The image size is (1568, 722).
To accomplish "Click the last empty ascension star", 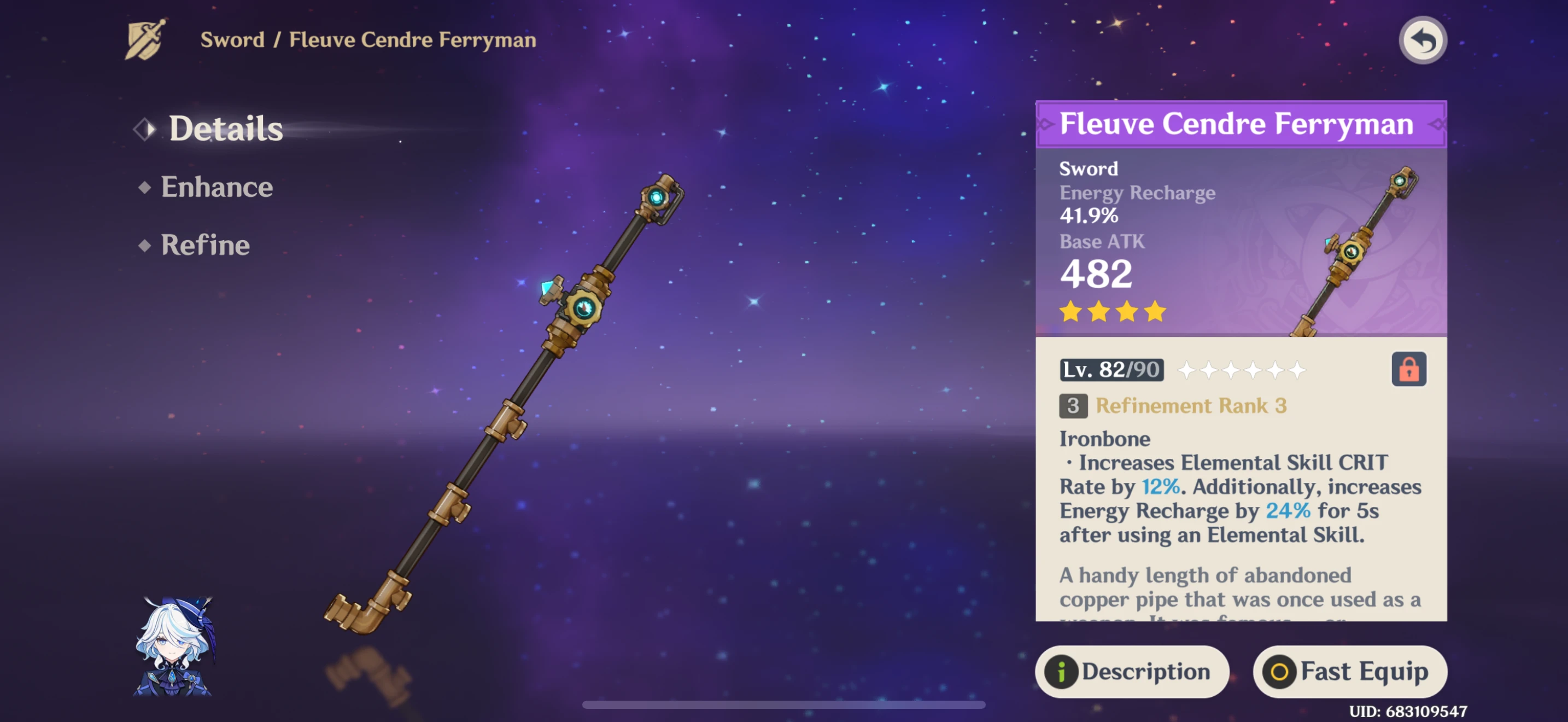I will point(1298,370).
